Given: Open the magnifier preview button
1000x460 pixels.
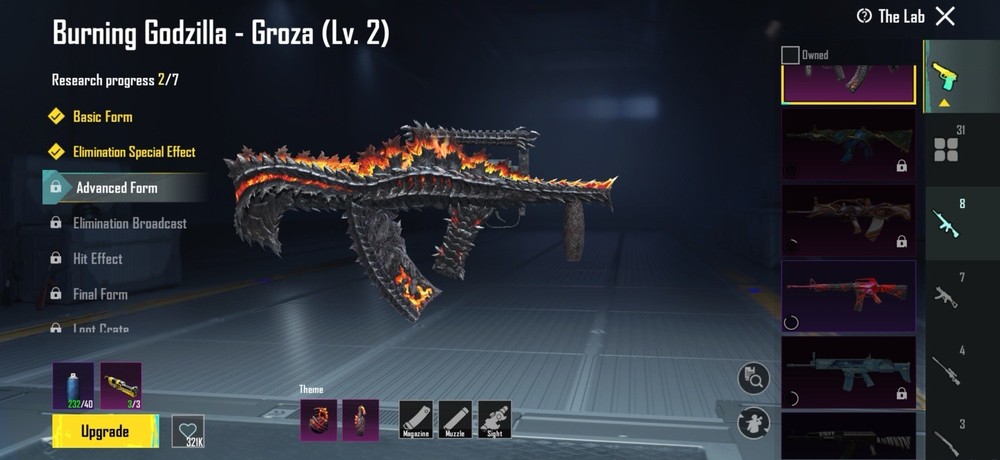Looking at the screenshot, I should 753,378.
